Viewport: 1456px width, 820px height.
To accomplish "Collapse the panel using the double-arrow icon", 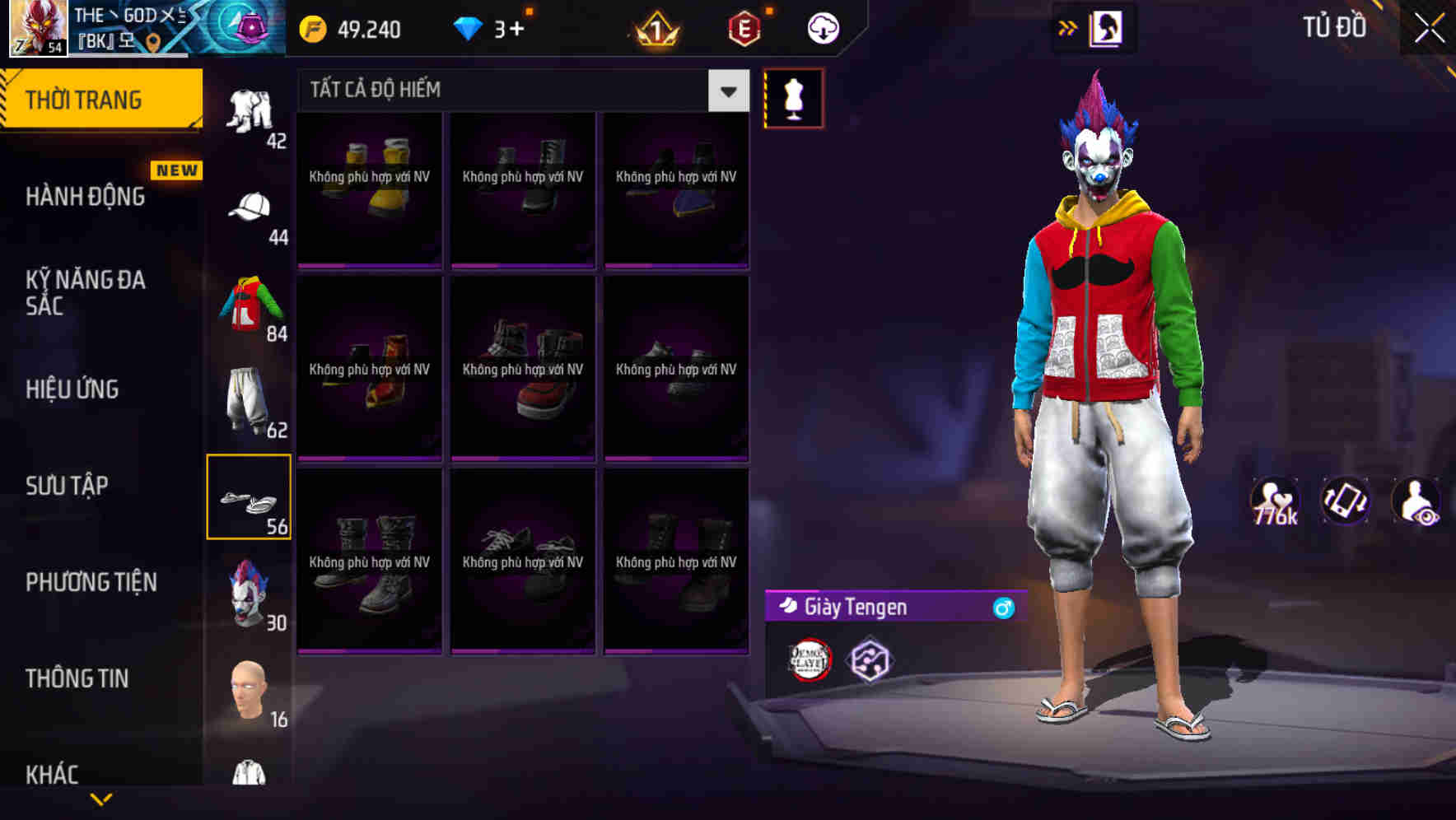I will point(1069,26).
